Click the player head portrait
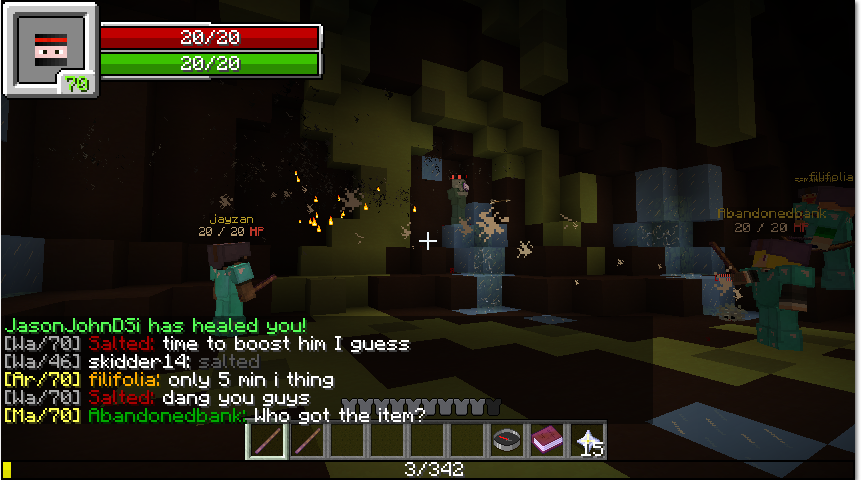This screenshot has height=480, width=861. 49,47
